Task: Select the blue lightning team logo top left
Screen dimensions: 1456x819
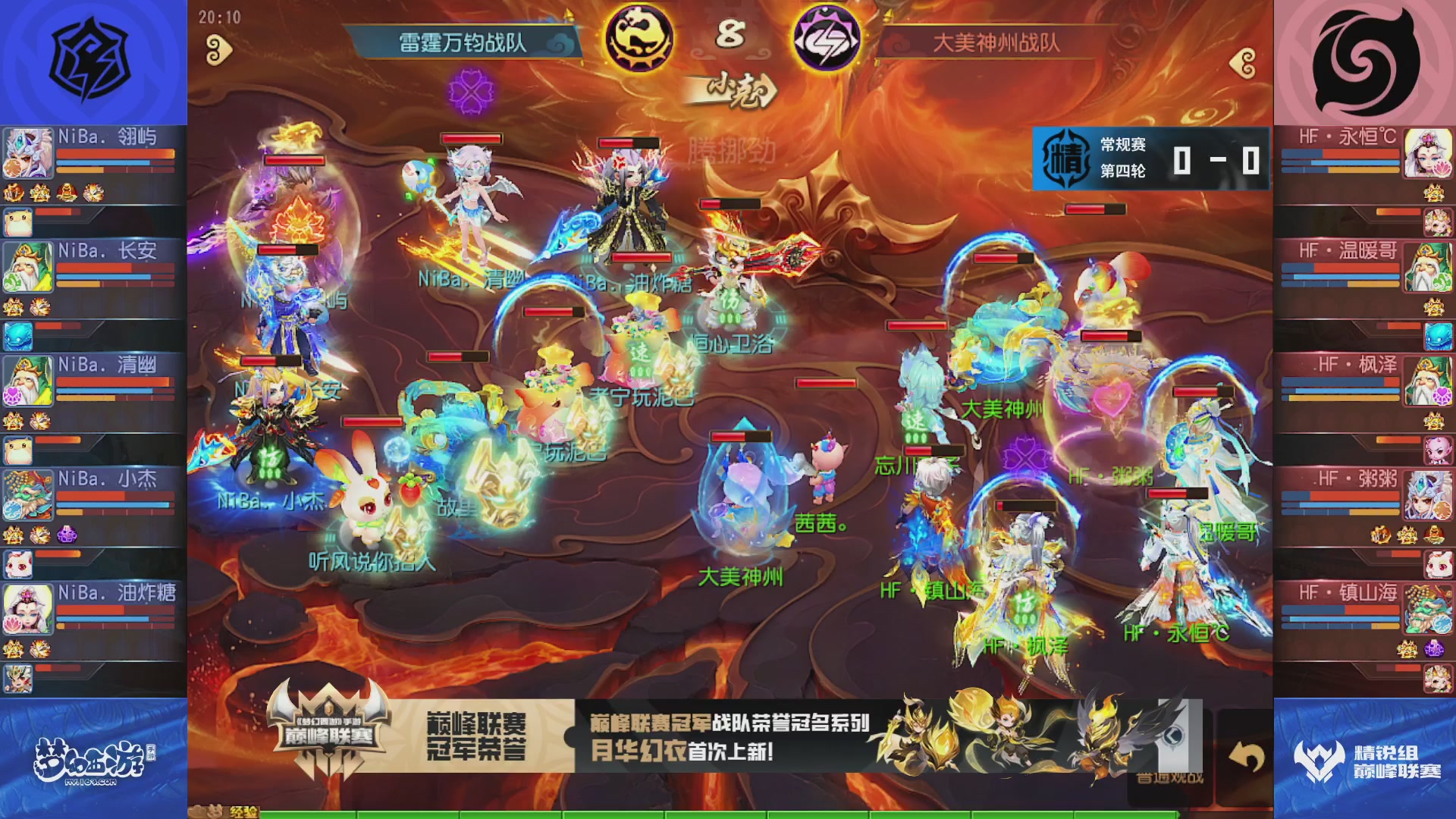Action: pos(91,57)
